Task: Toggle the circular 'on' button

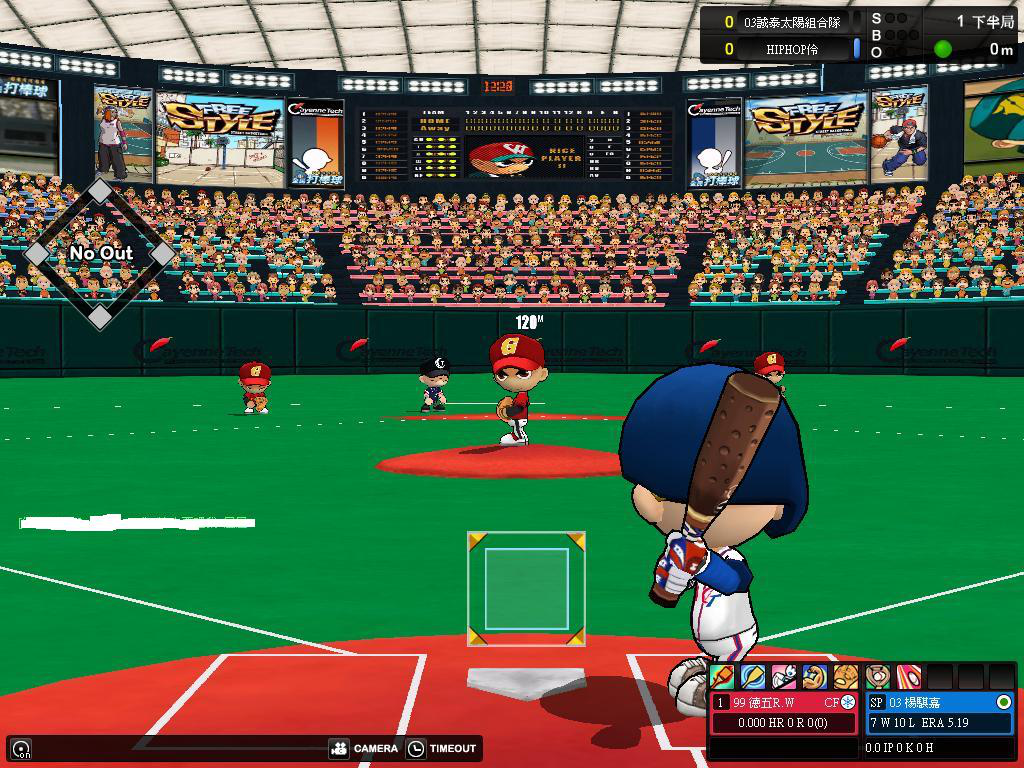Action: tap(20, 748)
